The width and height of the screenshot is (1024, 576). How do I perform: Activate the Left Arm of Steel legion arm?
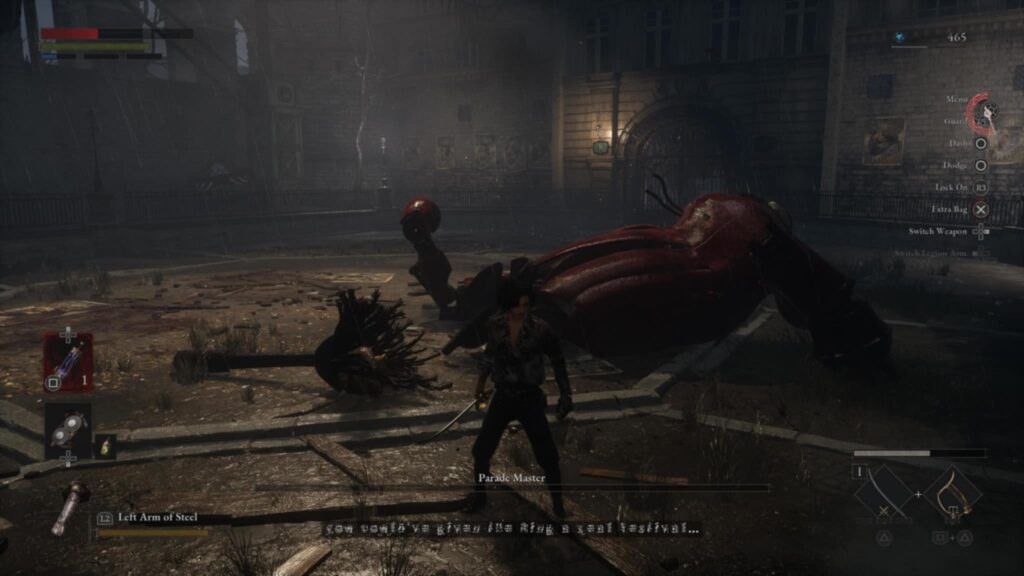click(x=72, y=505)
